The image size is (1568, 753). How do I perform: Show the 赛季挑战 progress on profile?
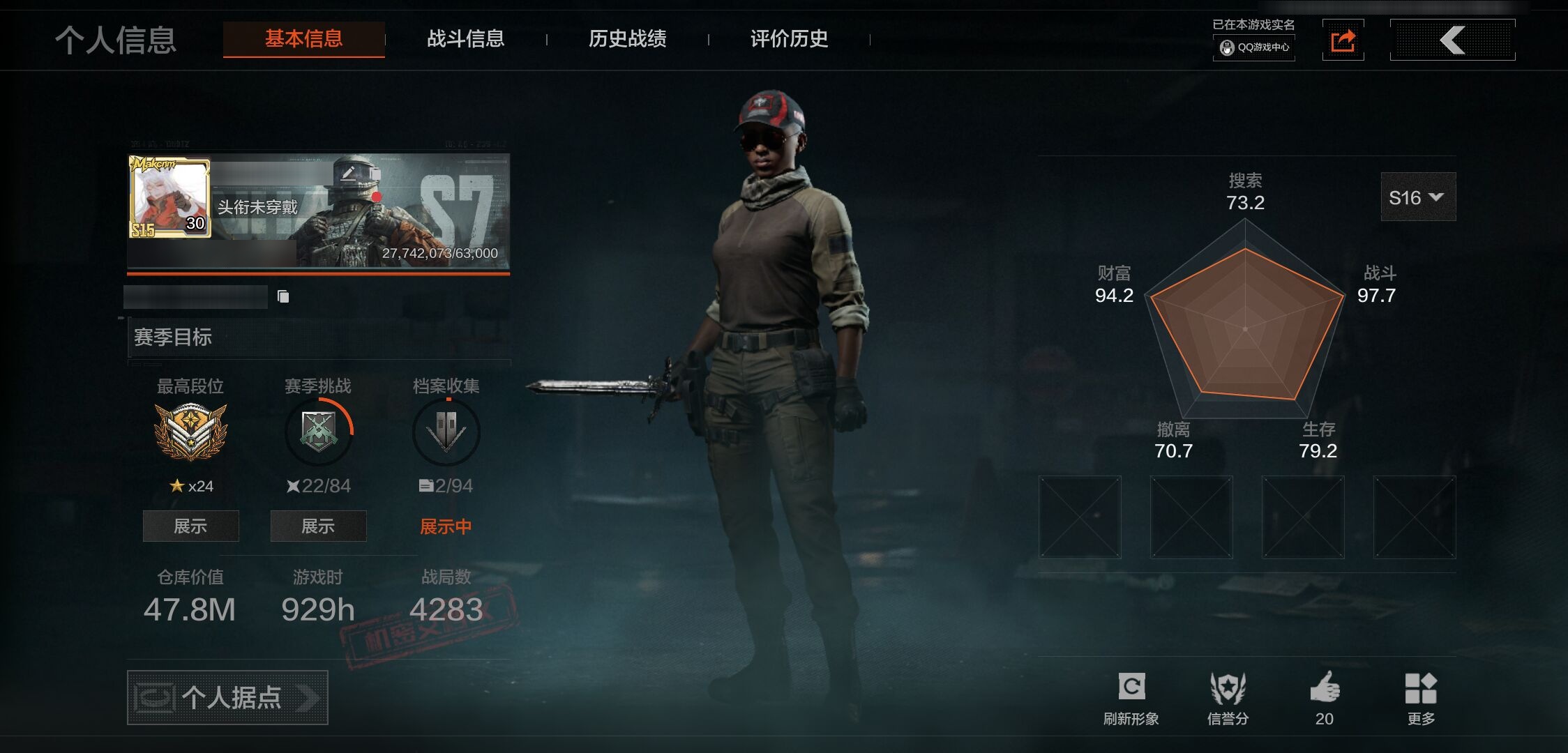pos(318,526)
